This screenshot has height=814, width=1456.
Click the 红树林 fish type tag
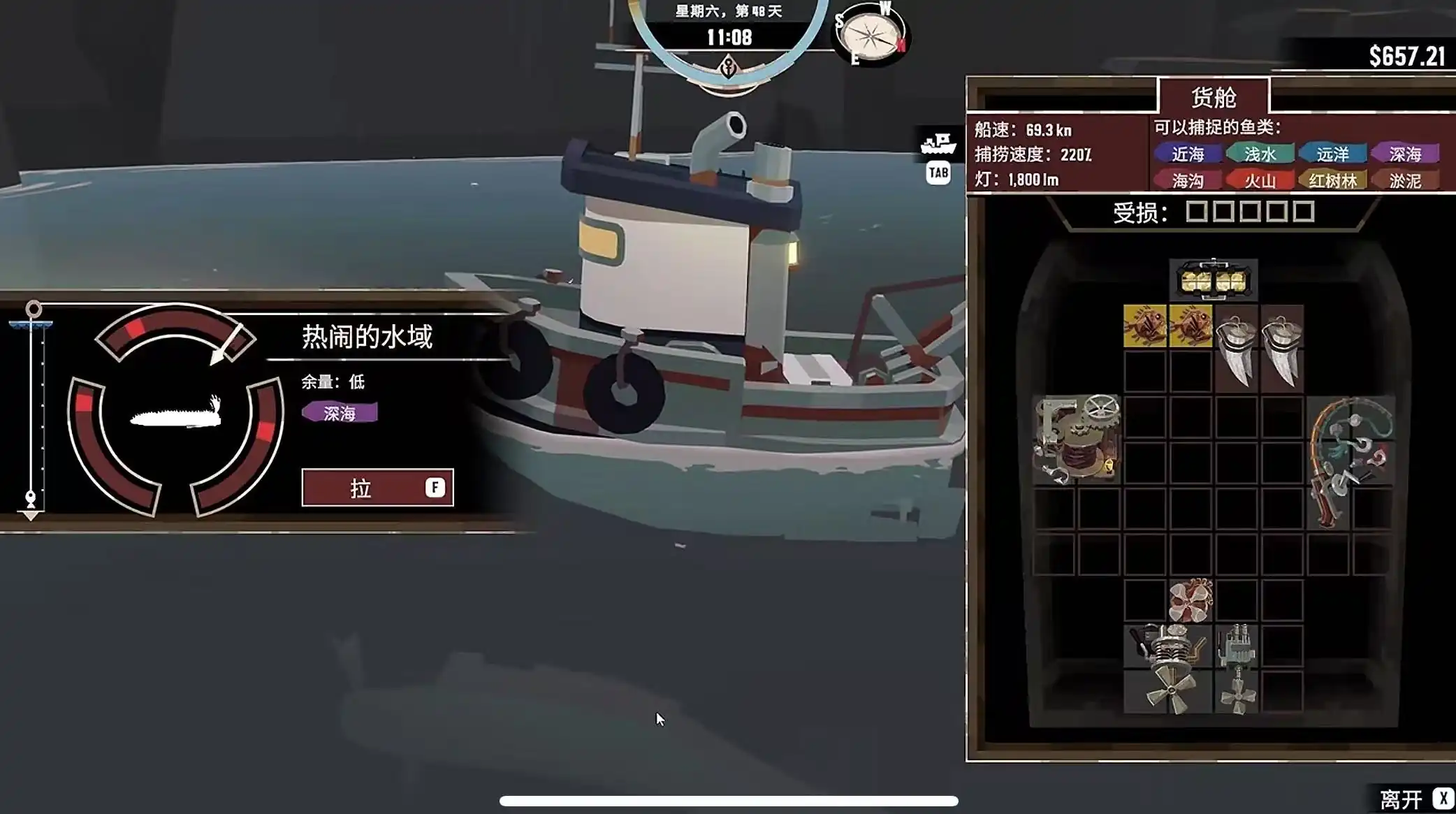tap(1332, 181)
